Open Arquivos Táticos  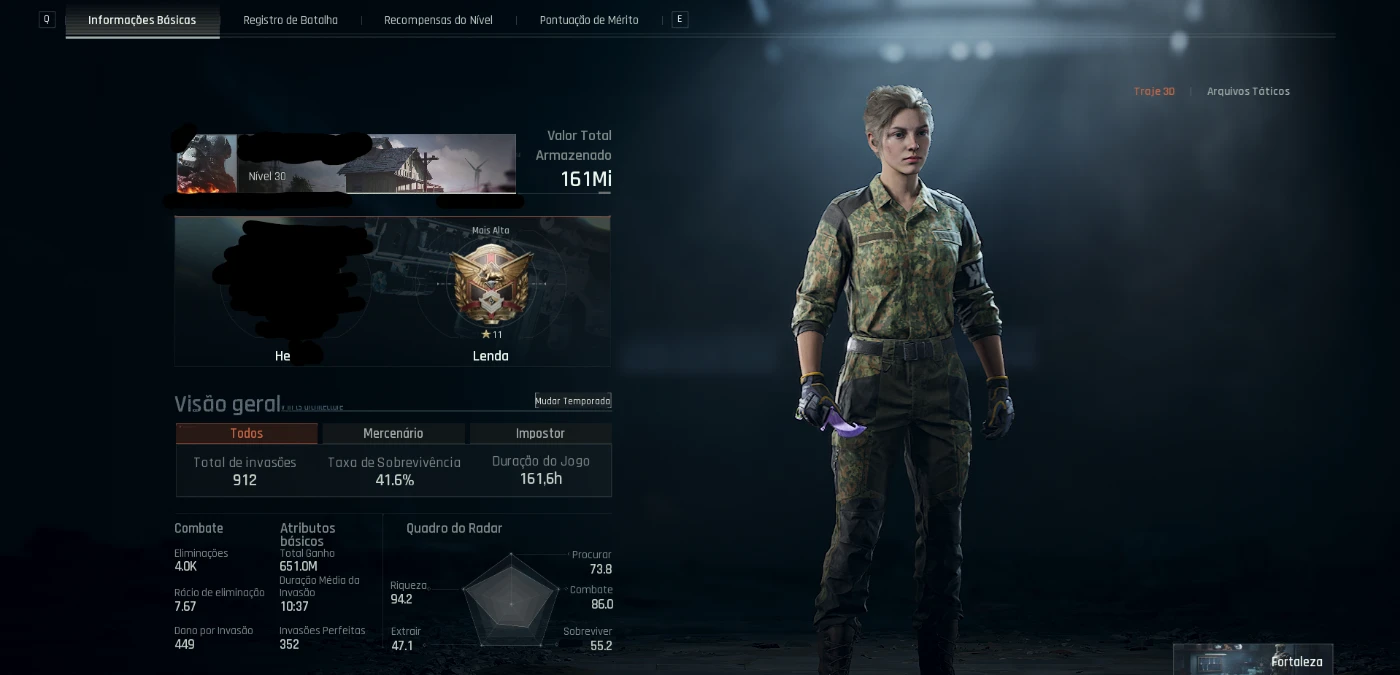[1248, 91]
